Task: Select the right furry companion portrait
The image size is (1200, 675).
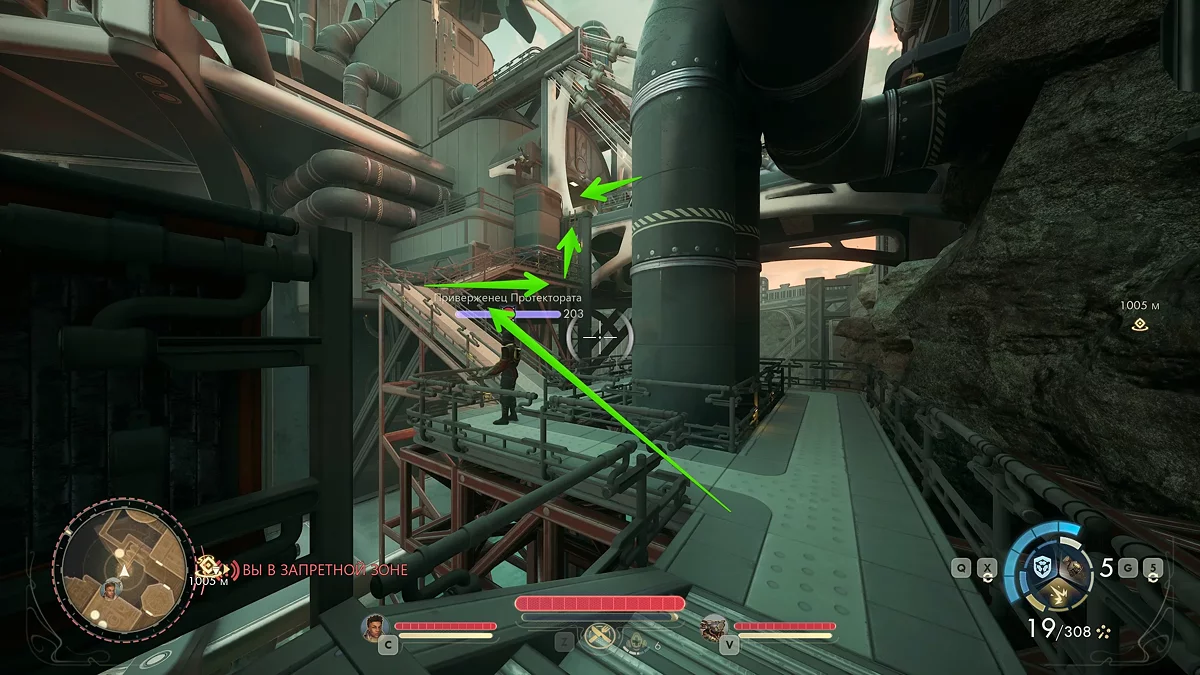Action: click(x=714, y=627)
